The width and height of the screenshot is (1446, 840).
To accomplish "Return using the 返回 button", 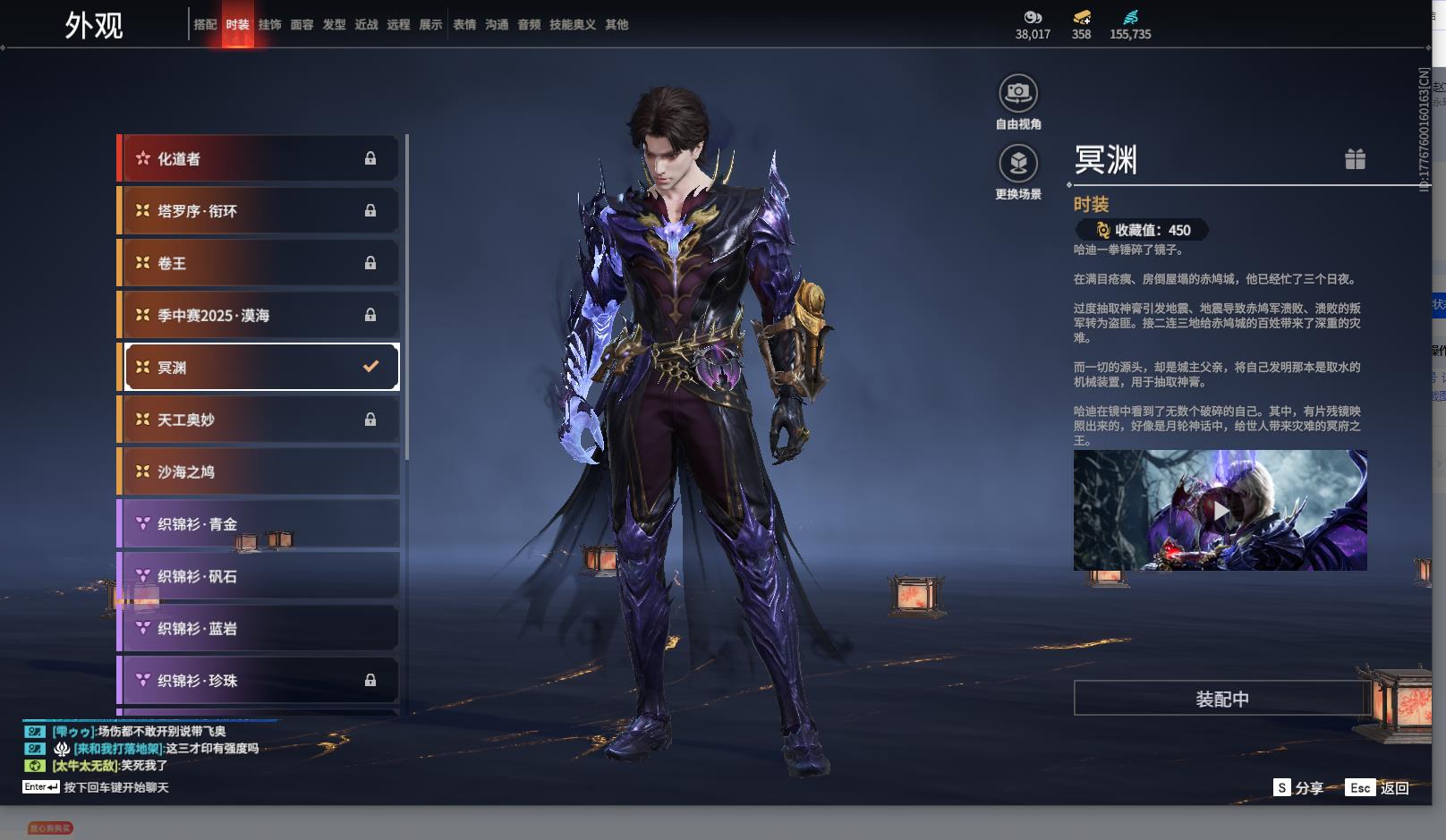I will [x=1378, y=787].
